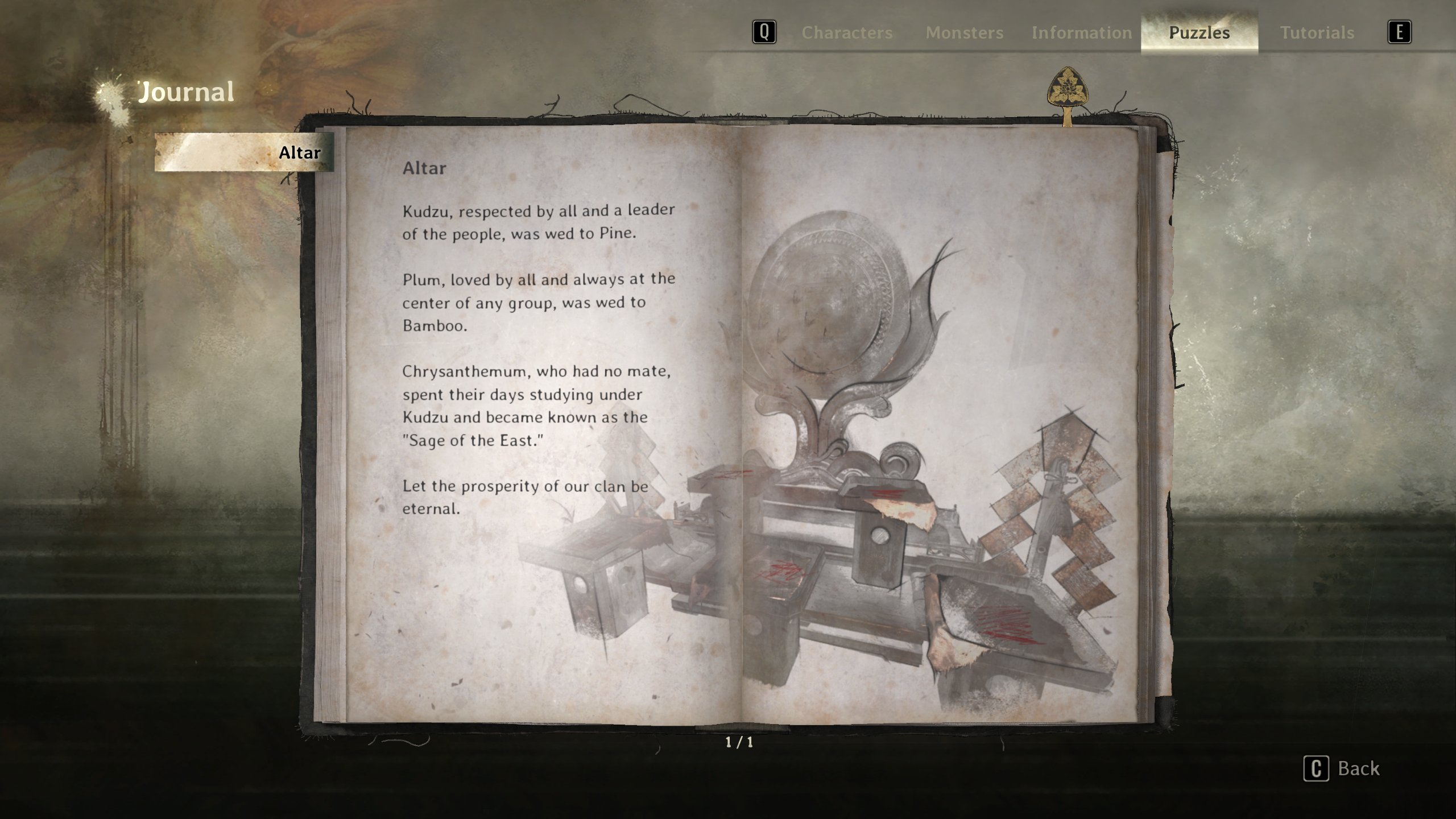Go to the Tutorials tab

click(1317, 32)
